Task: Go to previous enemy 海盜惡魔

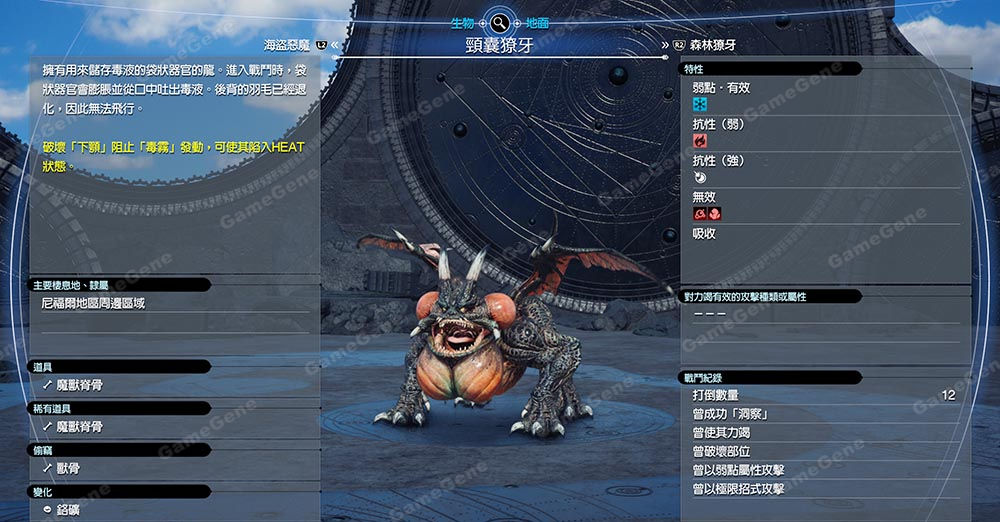Action: [286, 45]
